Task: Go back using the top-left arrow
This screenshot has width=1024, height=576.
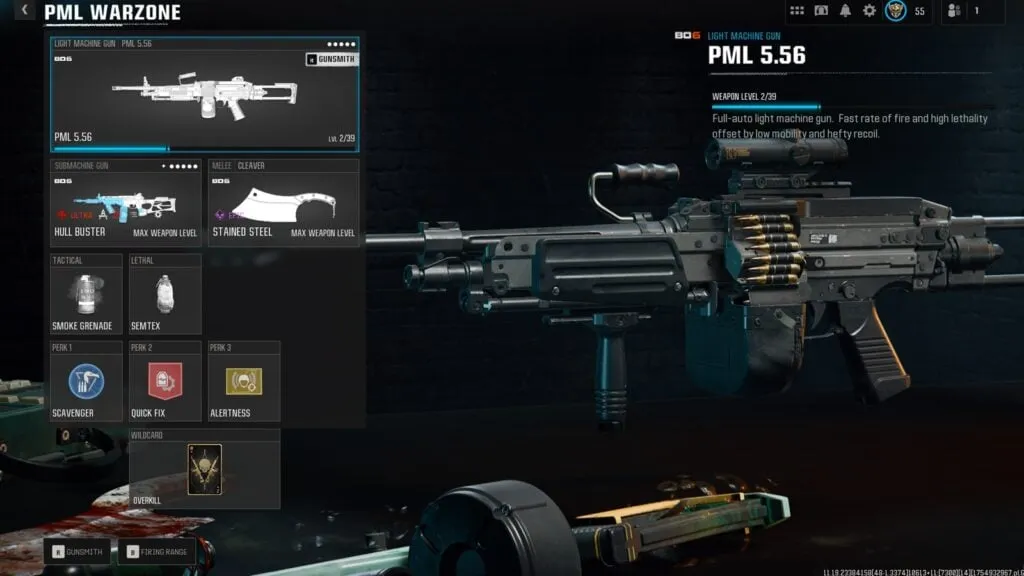Action: pos(26,12)
